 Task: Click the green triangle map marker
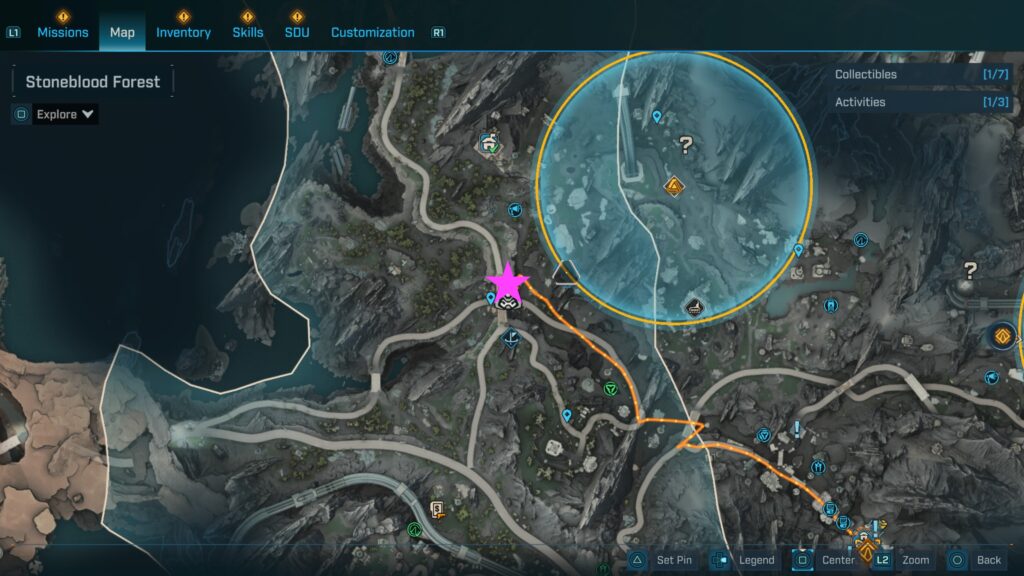coord(610,388)
